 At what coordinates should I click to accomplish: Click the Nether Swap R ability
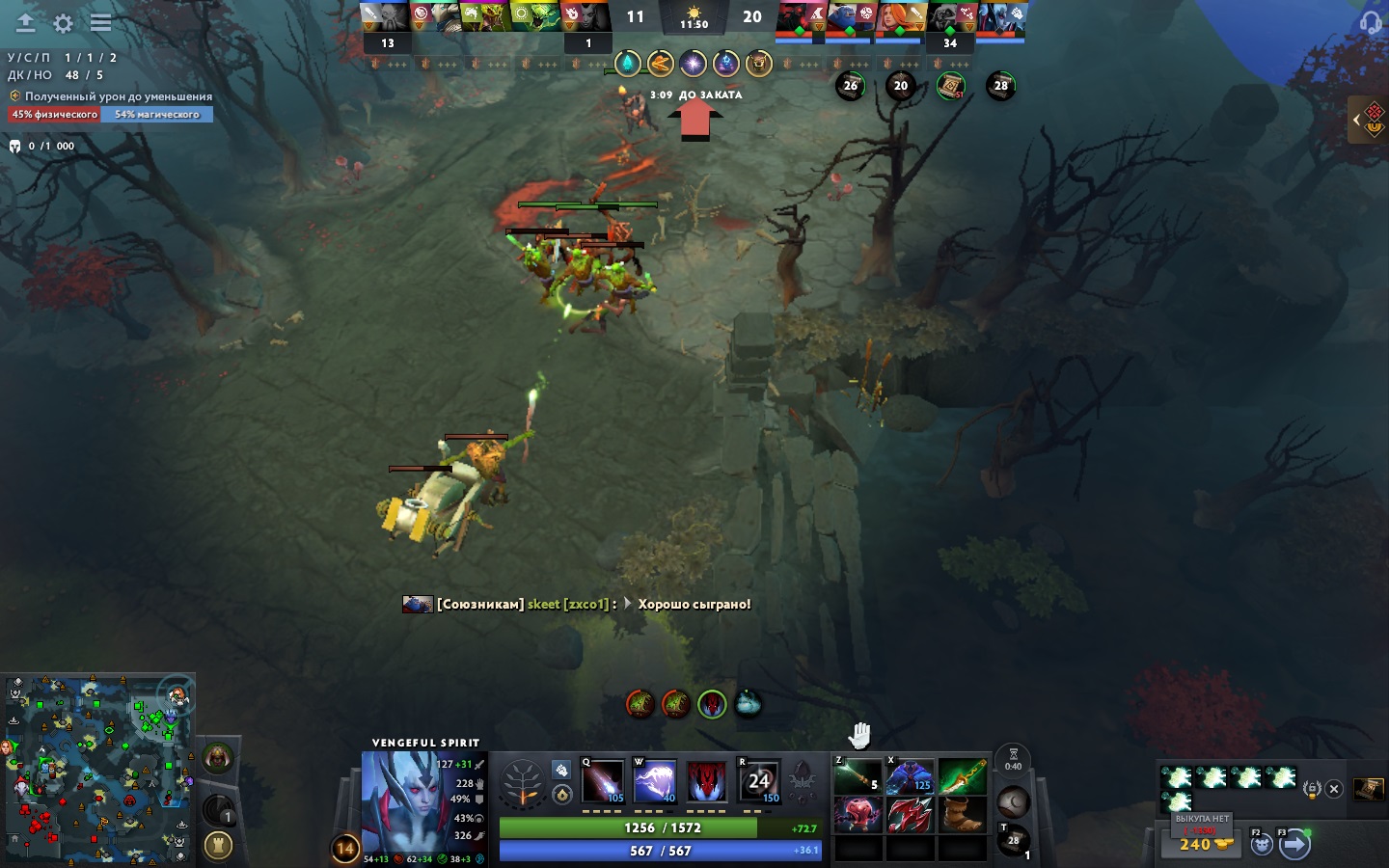click(759, 782)
